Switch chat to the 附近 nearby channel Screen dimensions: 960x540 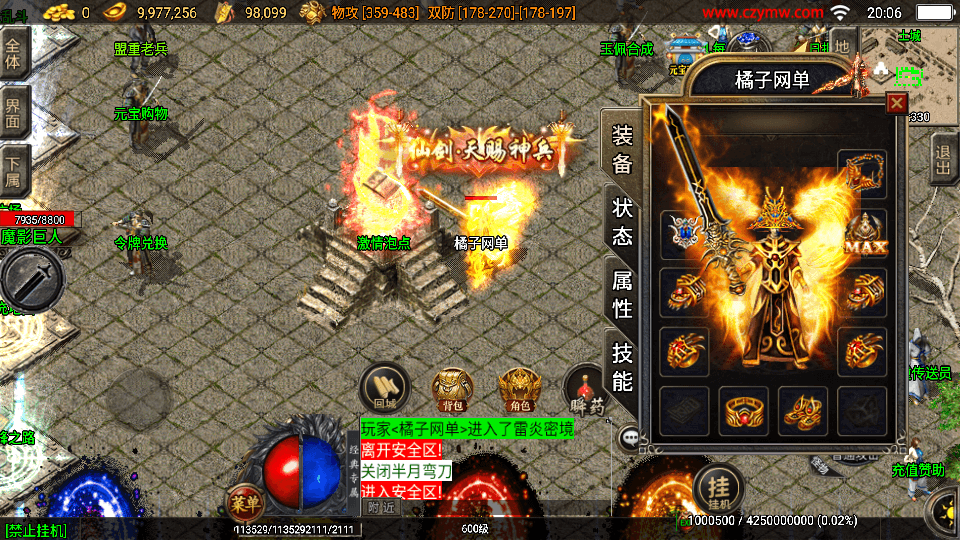[x=381, y=507]
